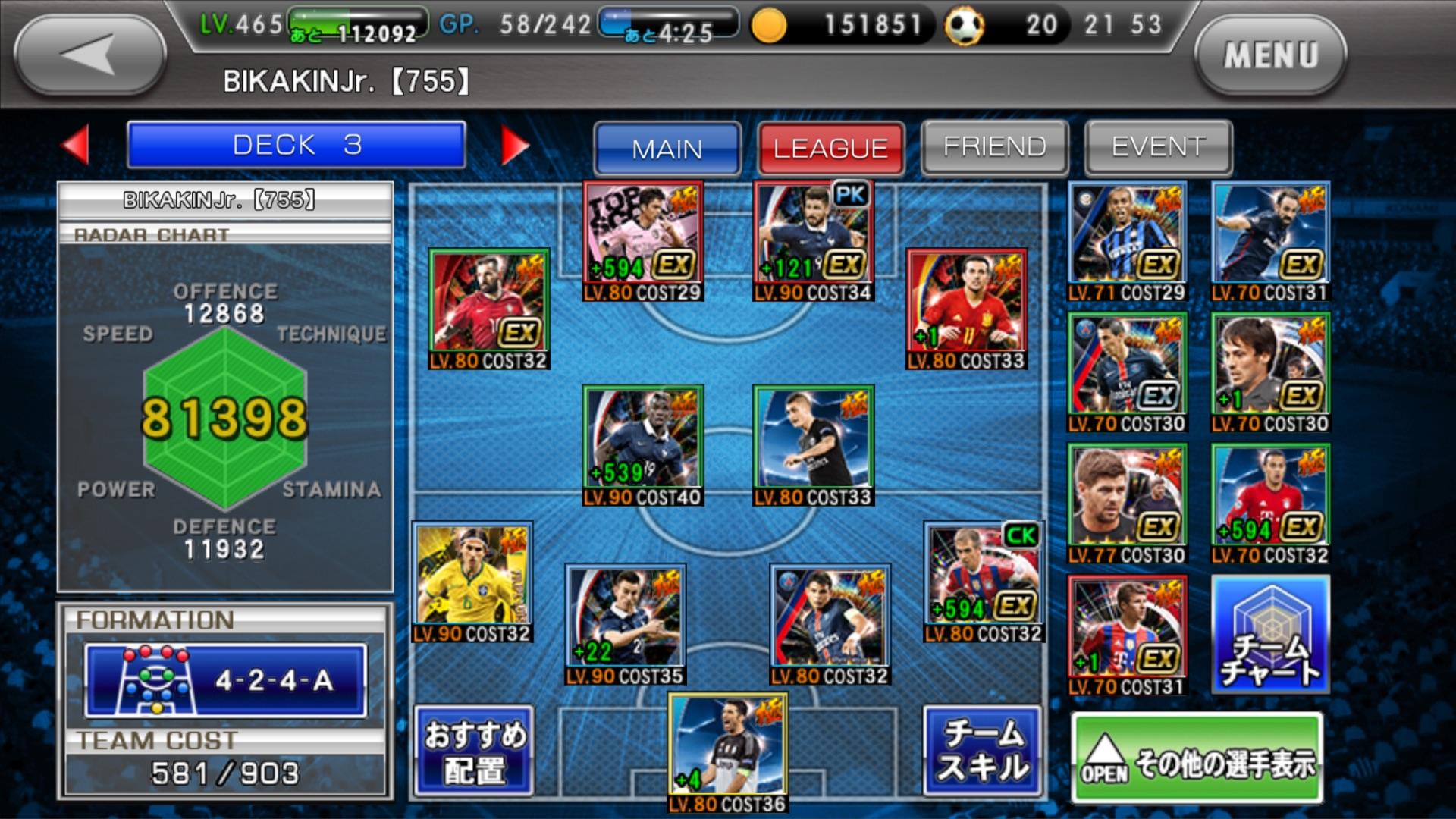Choose the CK-tagged defender card

[x=984, y=580]
